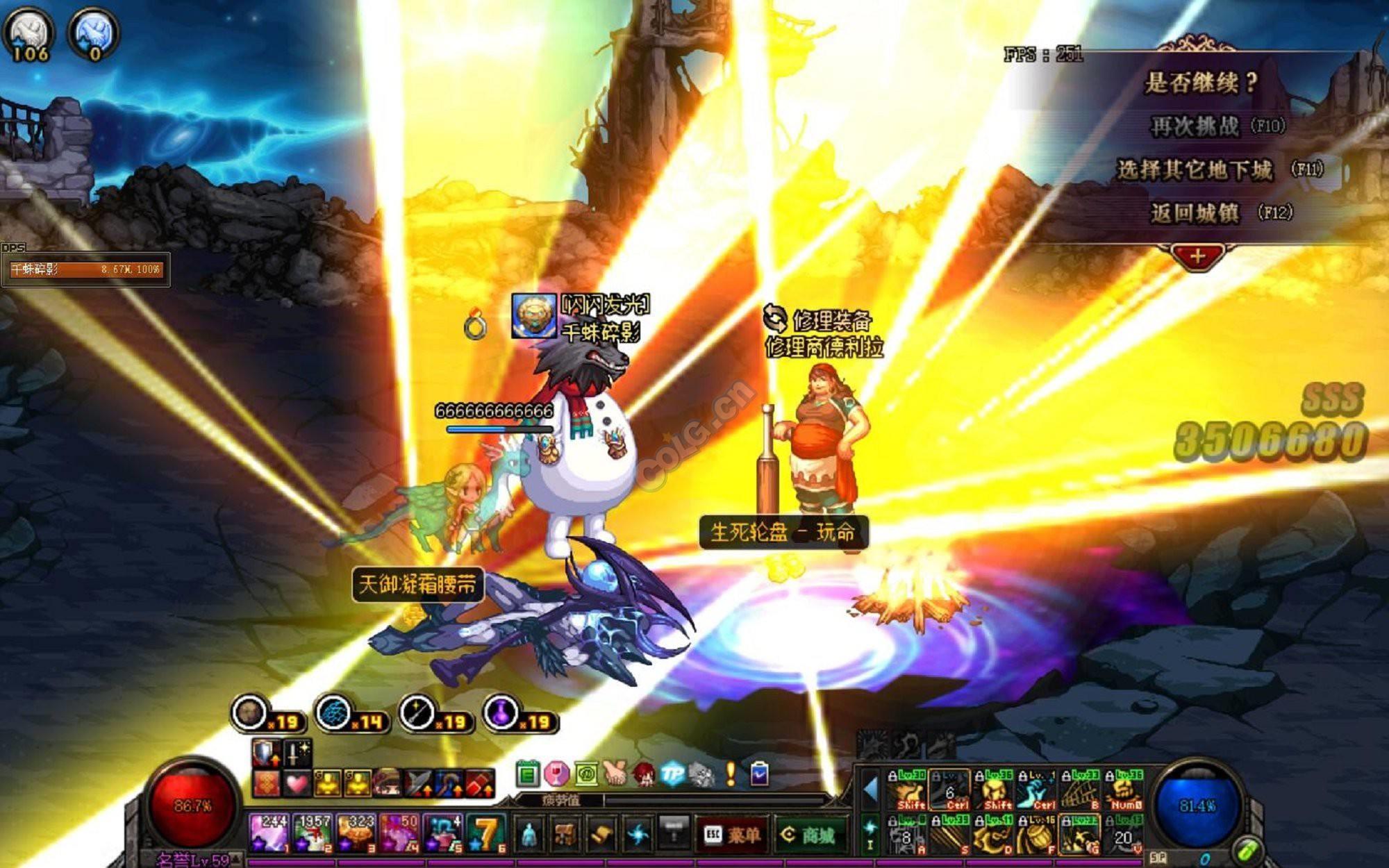The image size is (1389, 868).
Task: Click the green link button by mana orb
Action: (x=1245, y=851)
